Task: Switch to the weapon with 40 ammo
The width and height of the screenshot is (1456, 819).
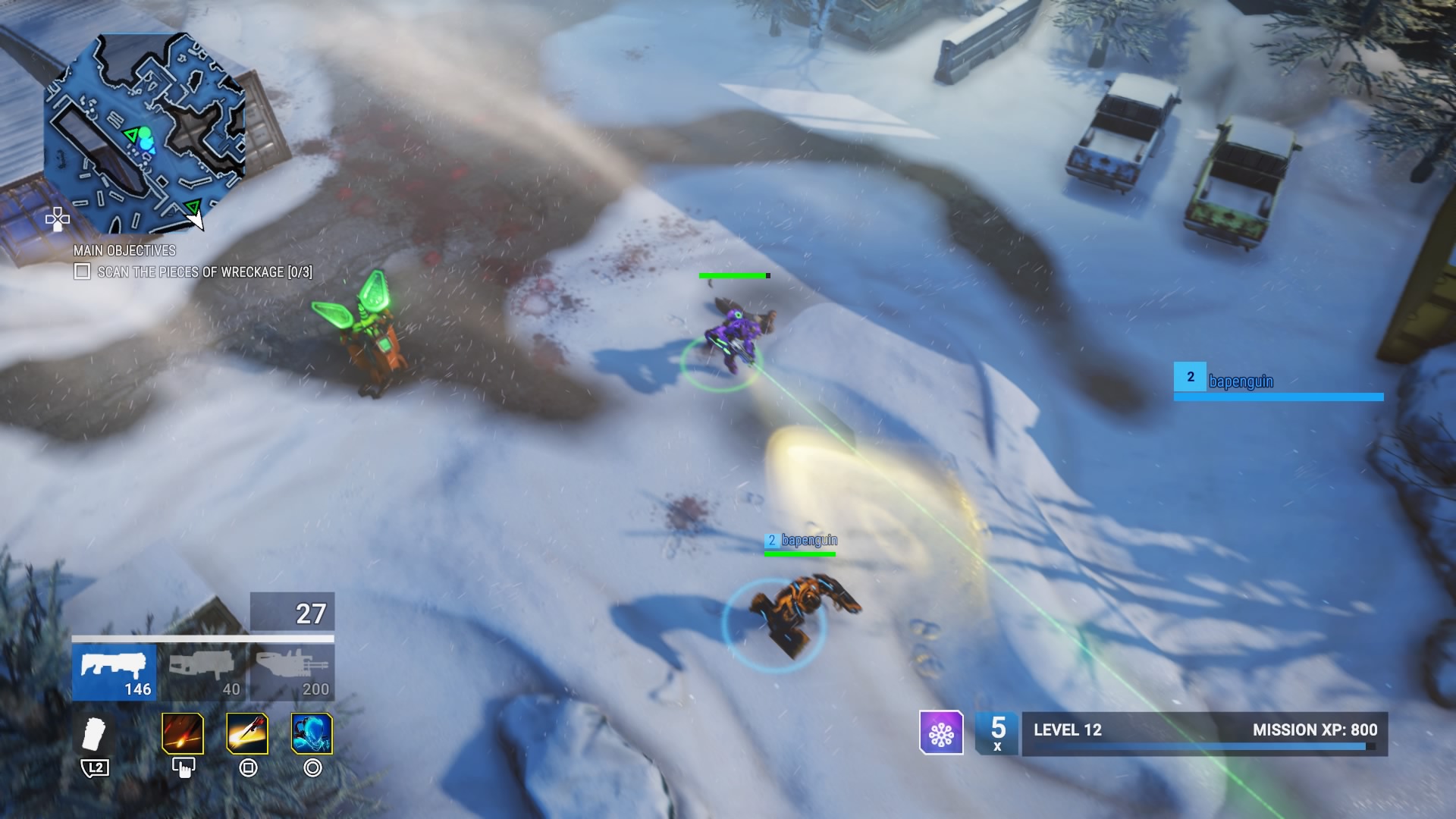Action: point(205,672)
